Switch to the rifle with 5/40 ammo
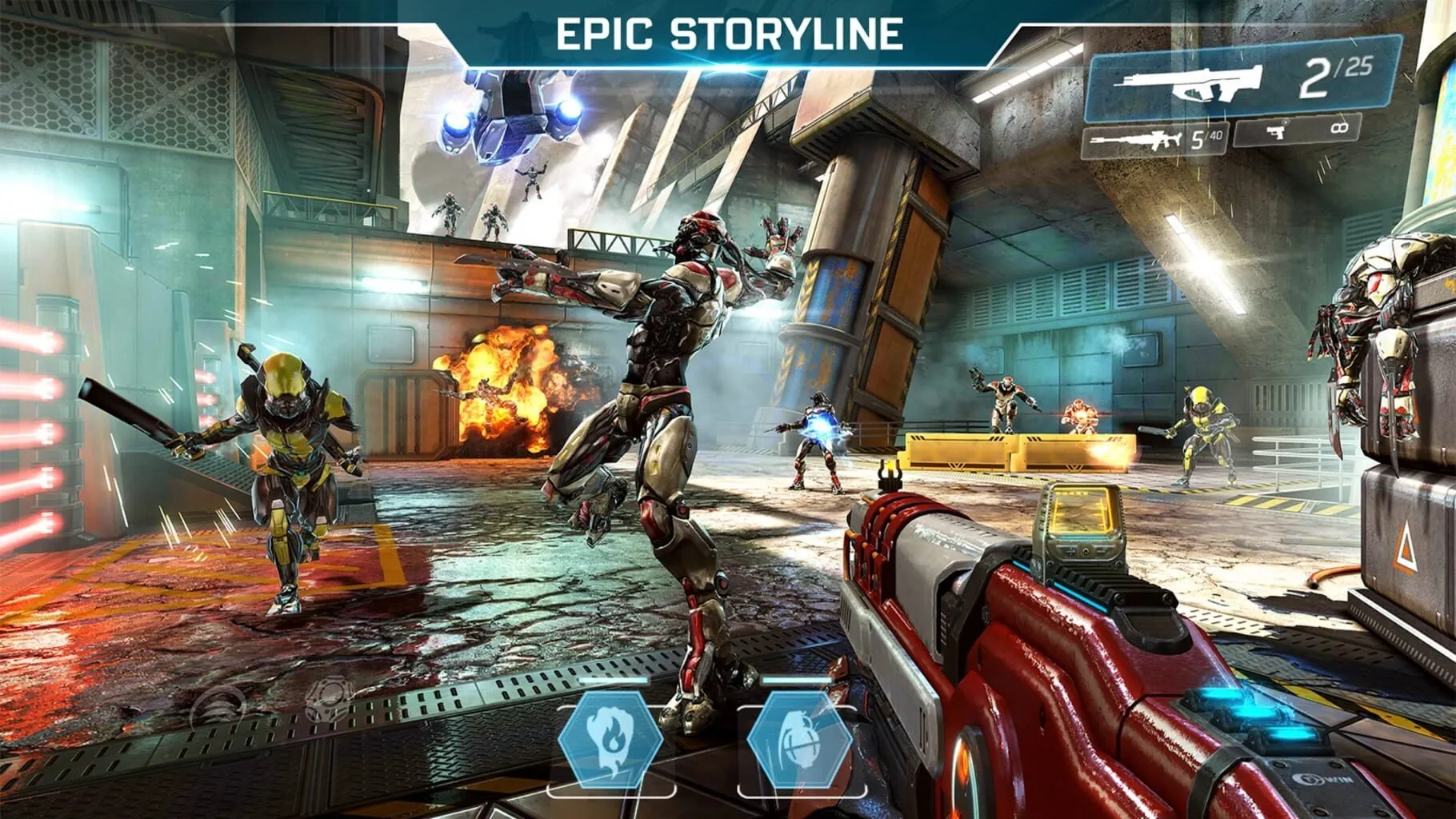 tap(1154, 140)
